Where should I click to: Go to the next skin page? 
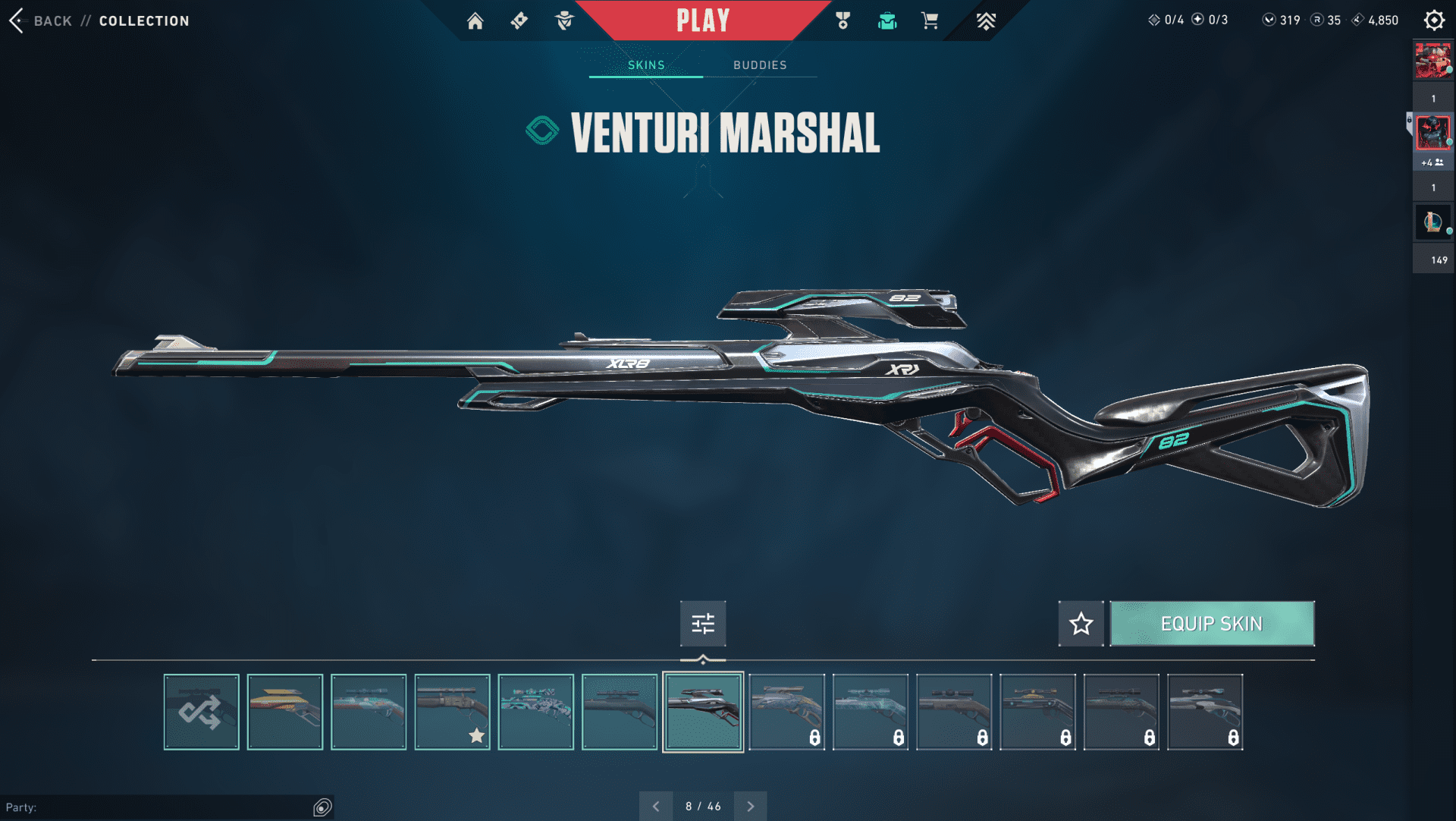[751, 806]
